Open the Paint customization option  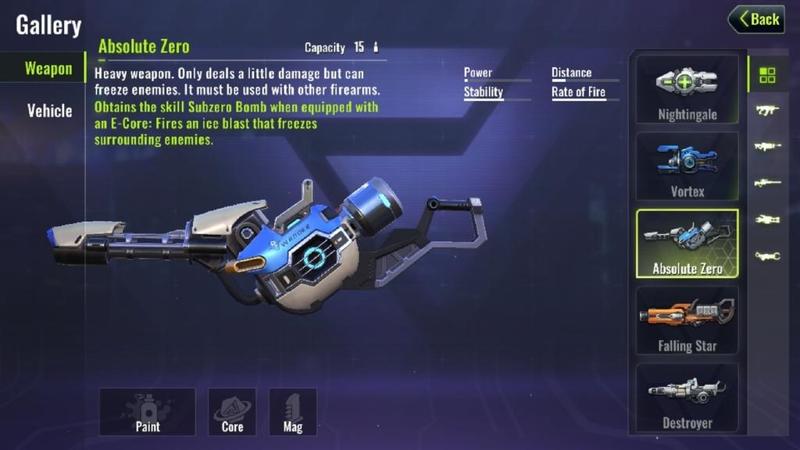(x=146, y=412)
